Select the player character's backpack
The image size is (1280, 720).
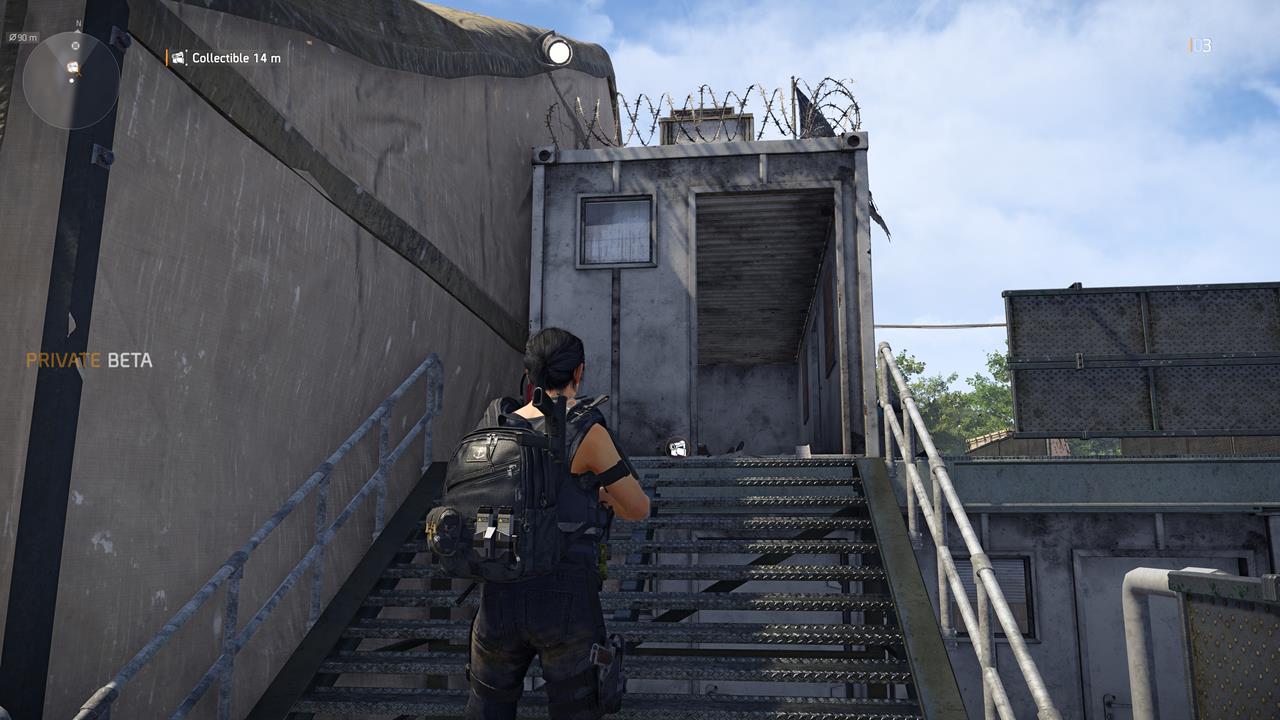[x=497, y=488]
